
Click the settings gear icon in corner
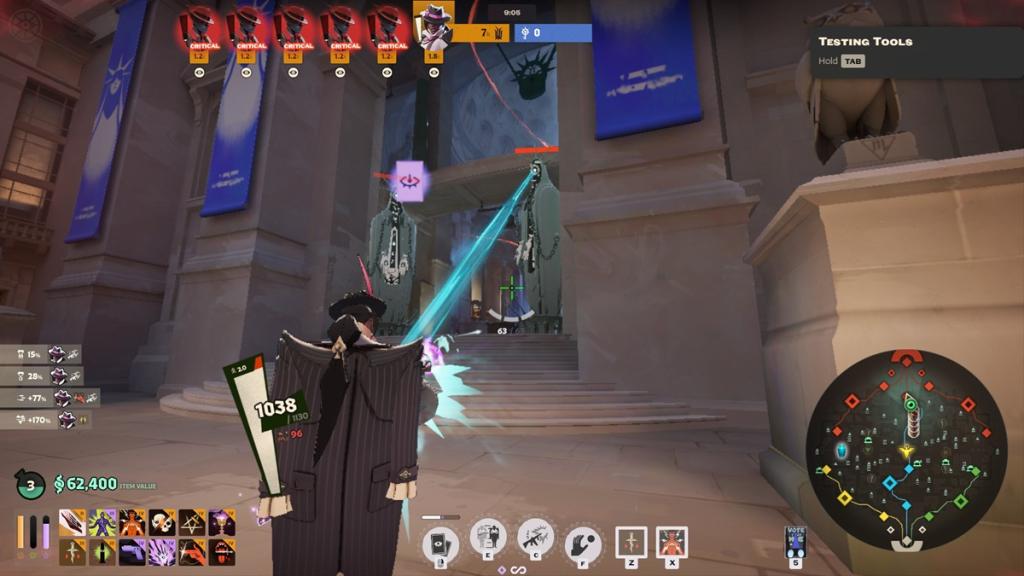24,24
